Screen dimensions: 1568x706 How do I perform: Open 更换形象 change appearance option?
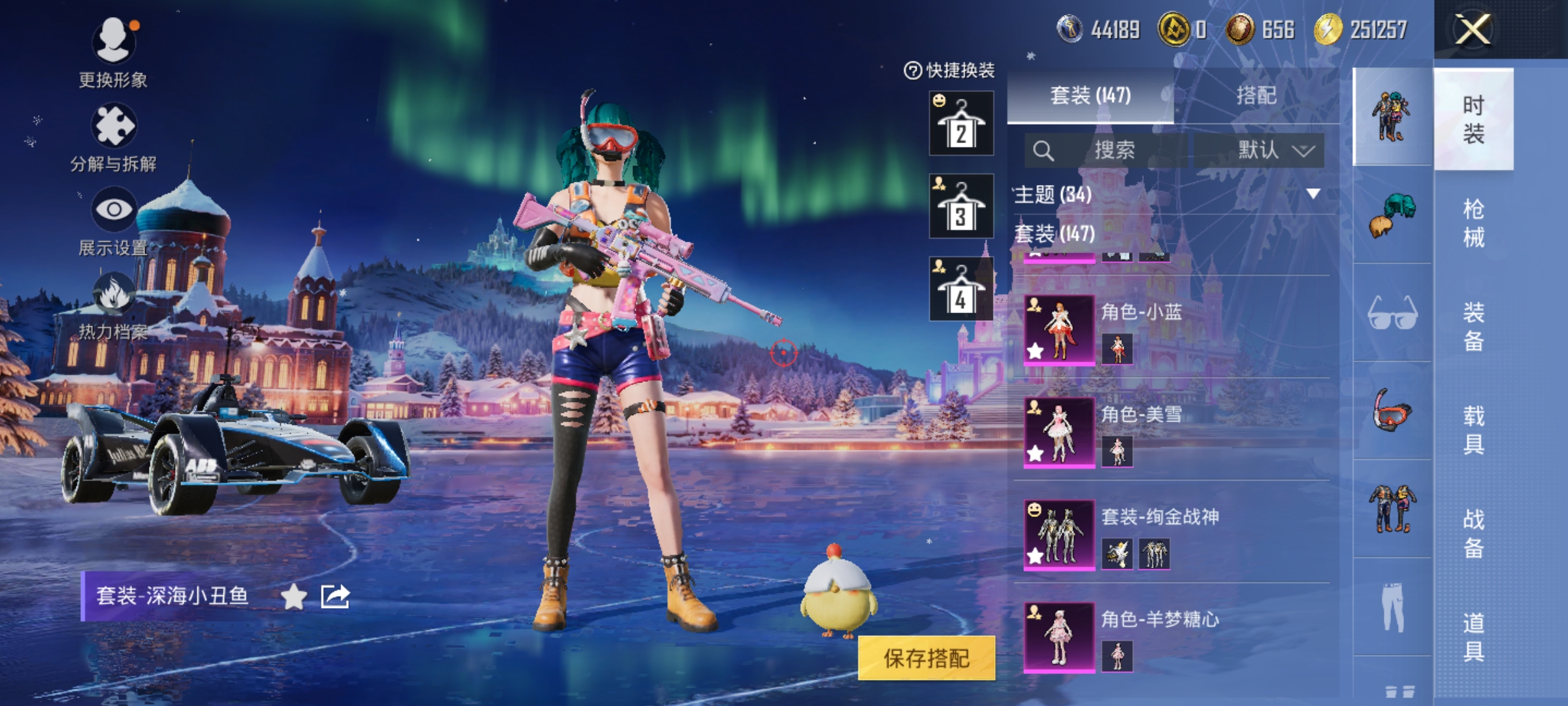(x=114, y=42)
